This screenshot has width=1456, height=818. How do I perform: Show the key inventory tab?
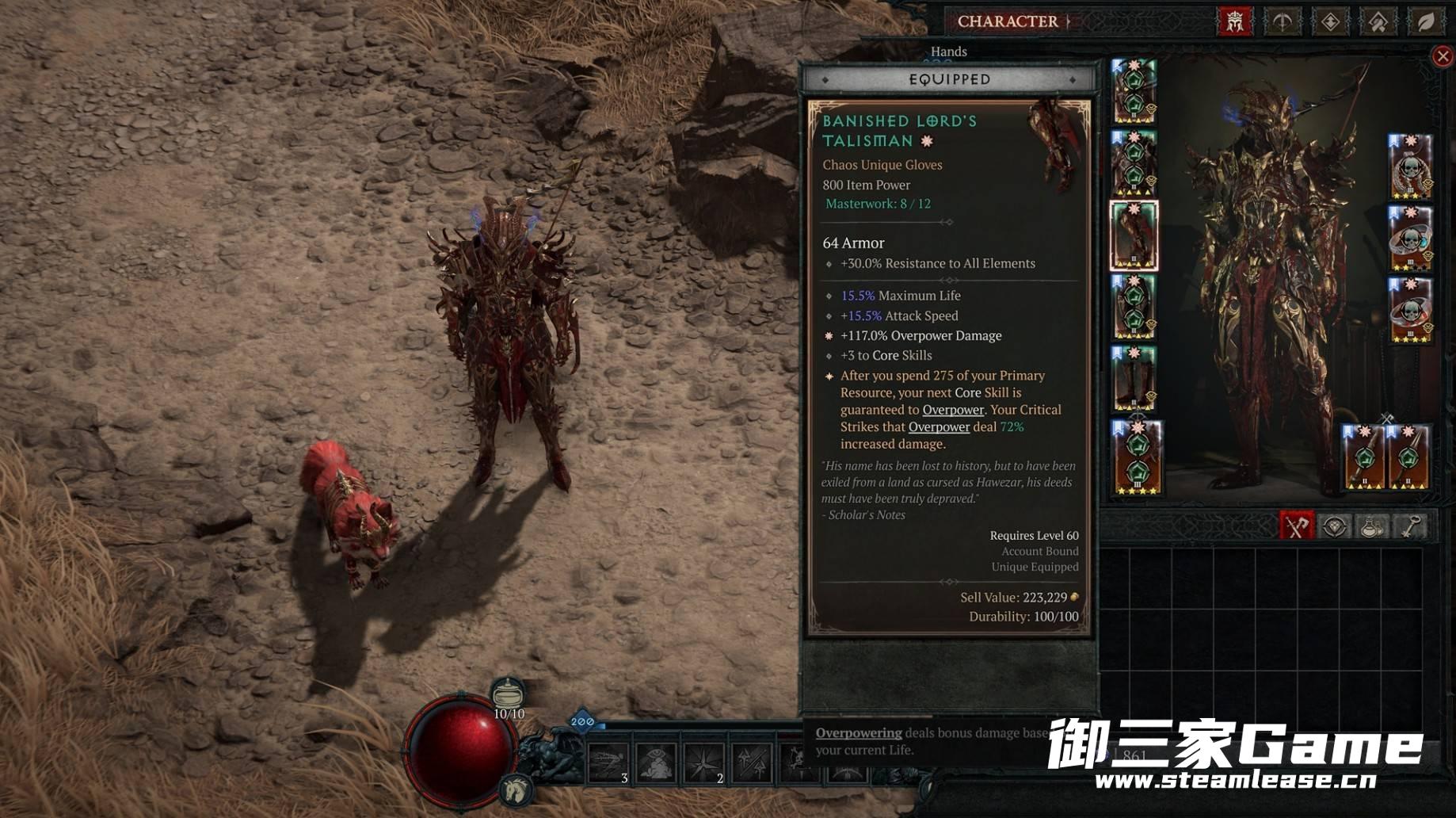coord(1411,526)
